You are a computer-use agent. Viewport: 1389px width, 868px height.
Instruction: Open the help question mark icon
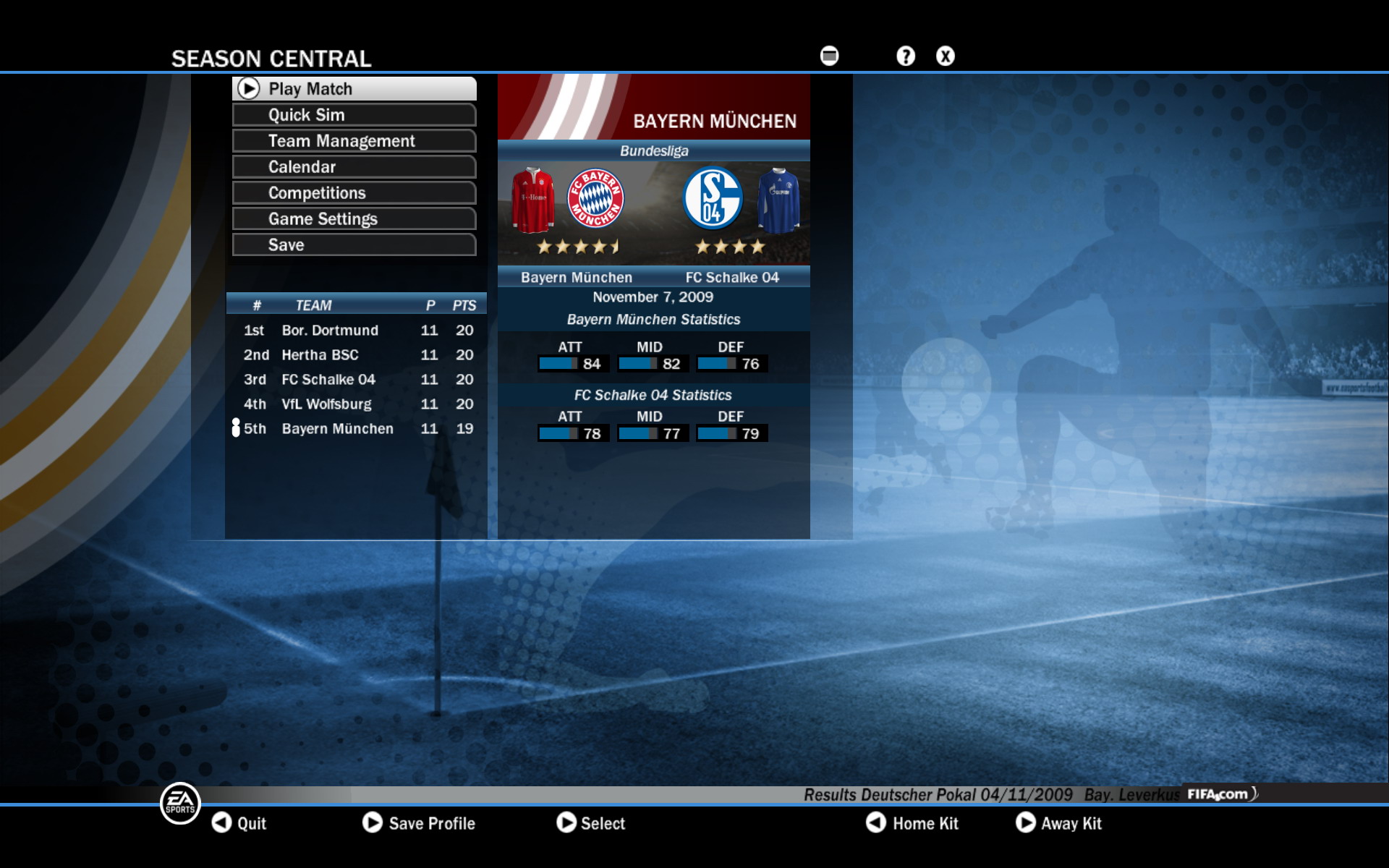(905, 55)
